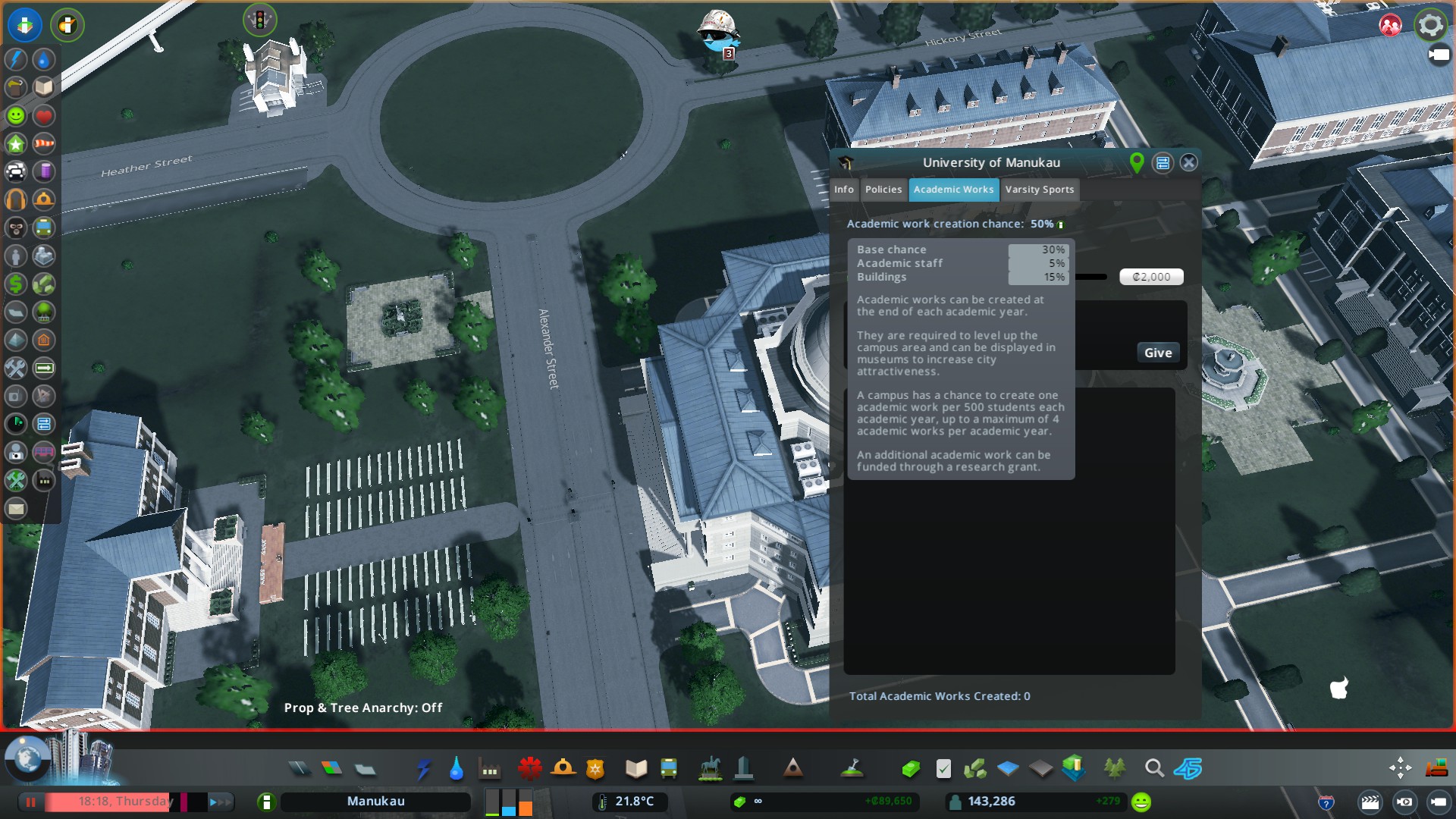The width and height of the screenshot is (1456, 819).
Task: Open the water drop build menu
Action: pos(456,769)
